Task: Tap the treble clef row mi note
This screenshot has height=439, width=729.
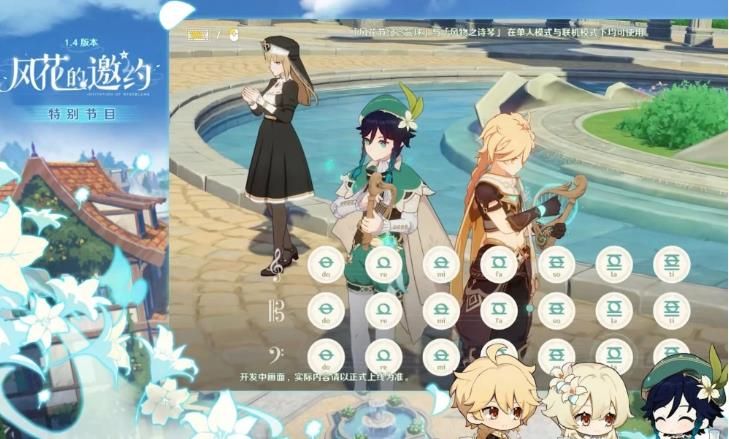Action: pos(441,265)
